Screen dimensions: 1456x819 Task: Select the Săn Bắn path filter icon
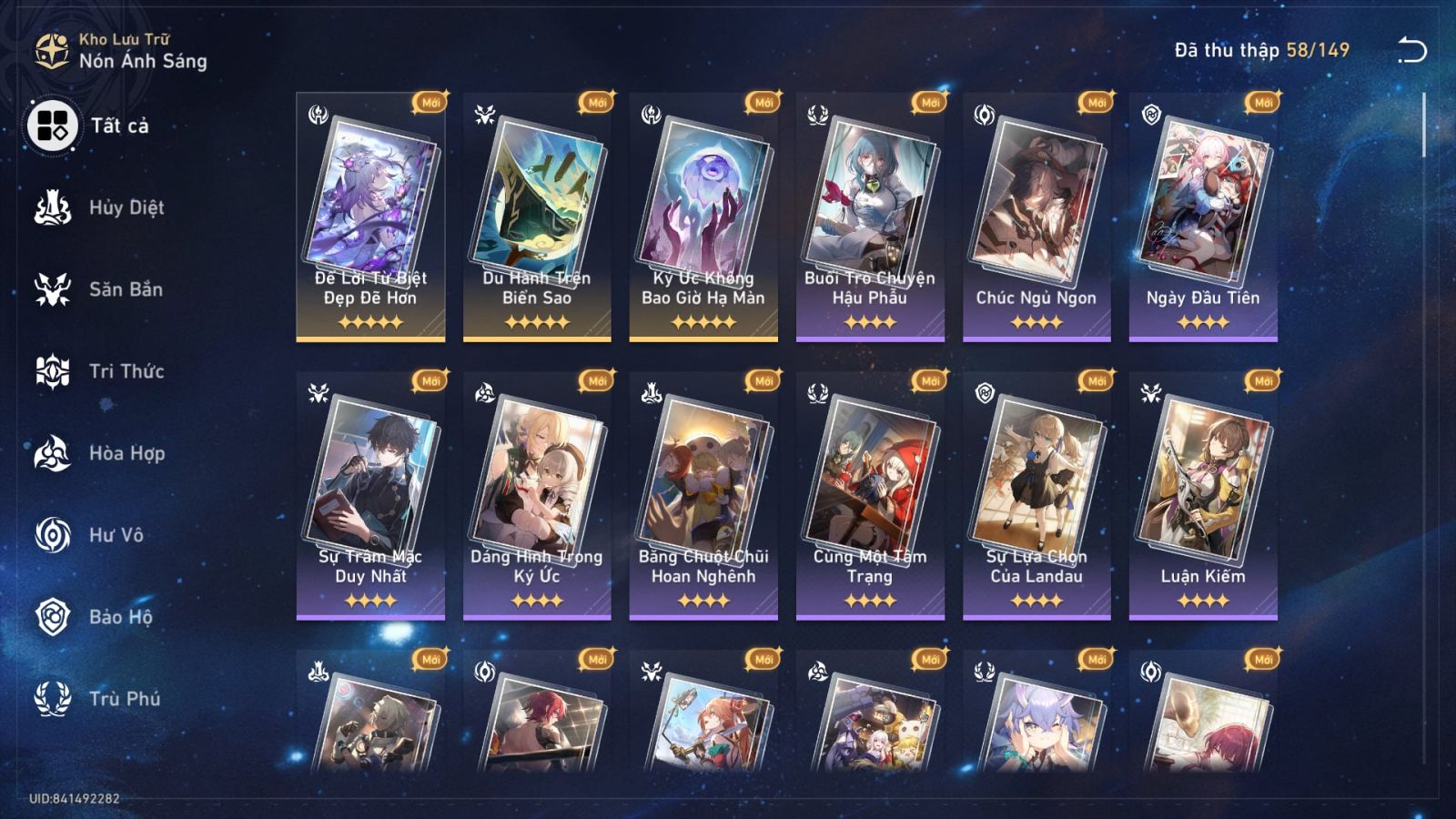pos(52,289)
